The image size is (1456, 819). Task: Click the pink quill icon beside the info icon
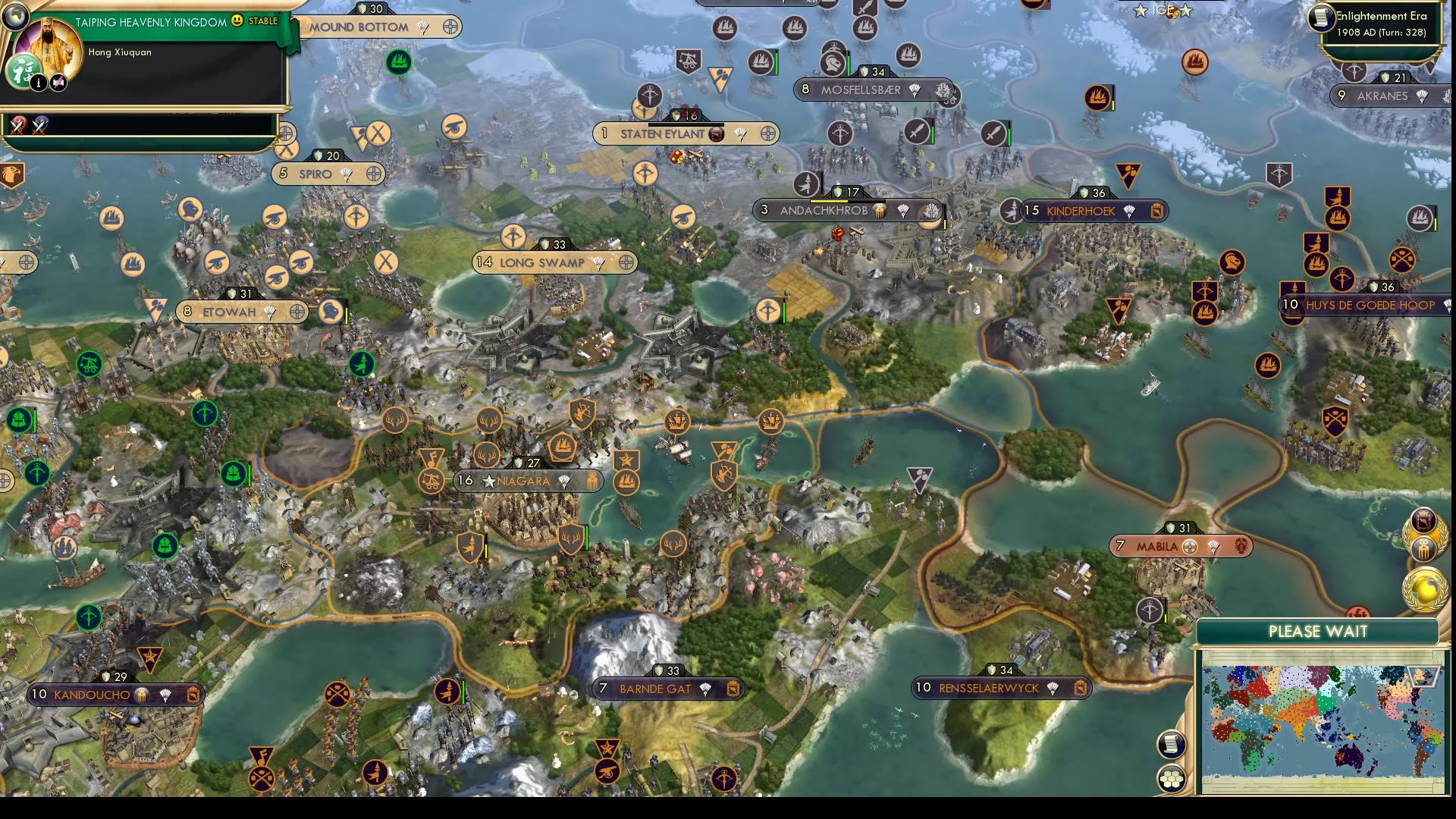pos(58,82)
